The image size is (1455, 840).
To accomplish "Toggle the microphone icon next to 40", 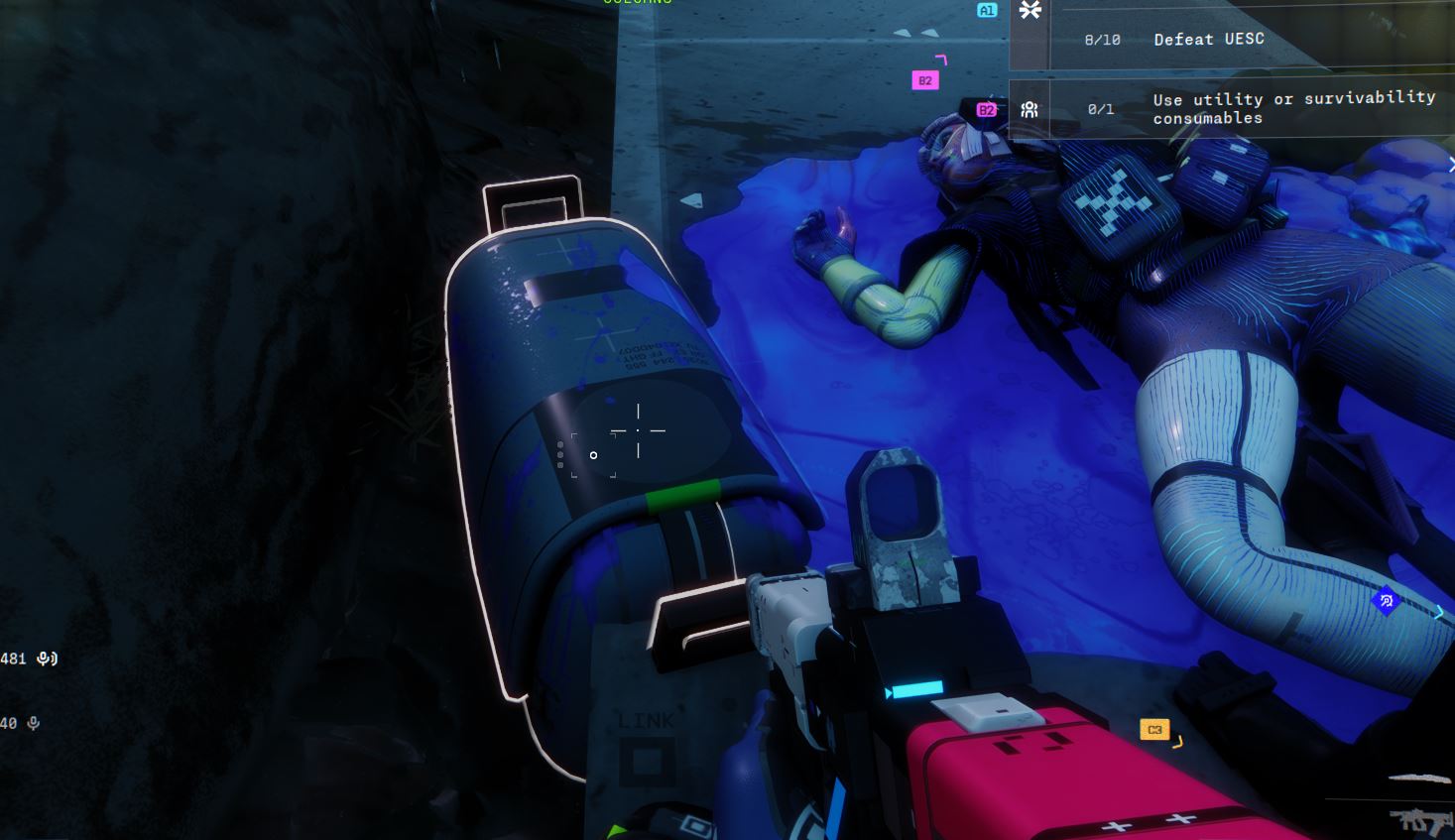I will tap(34, 724).
